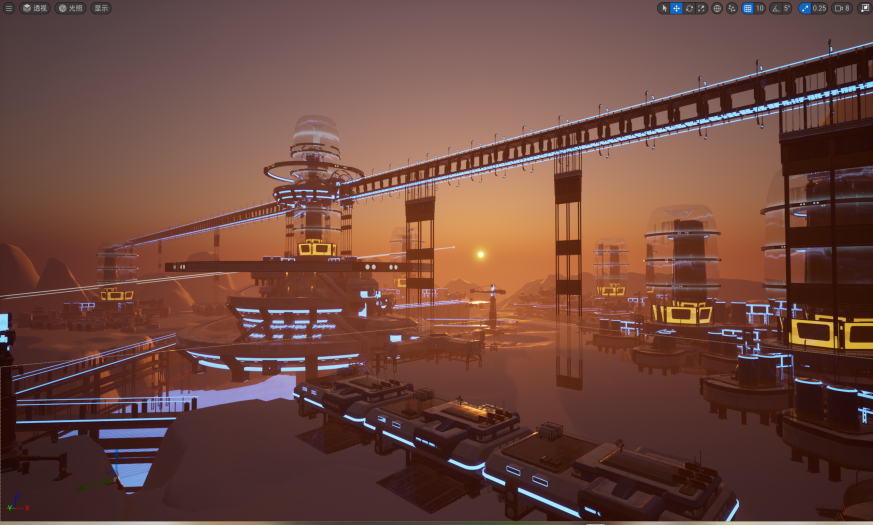Open the 透视 perspective view dropdown

(x=35, y=8)
